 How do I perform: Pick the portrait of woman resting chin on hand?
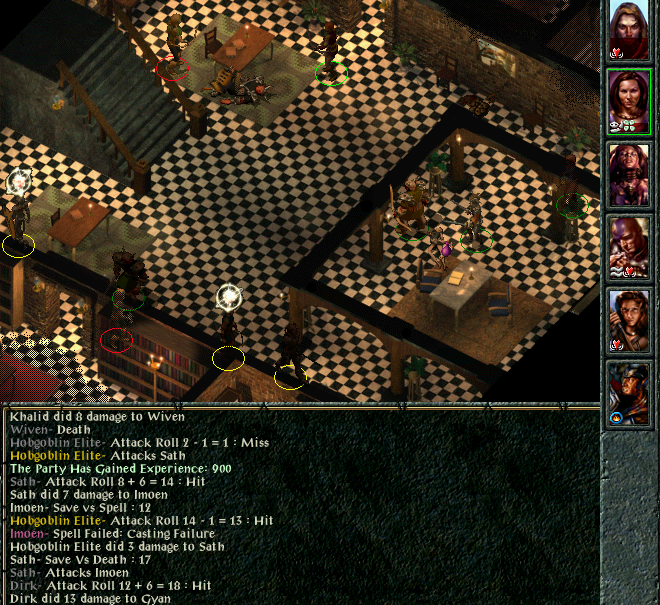coord(630,320)
